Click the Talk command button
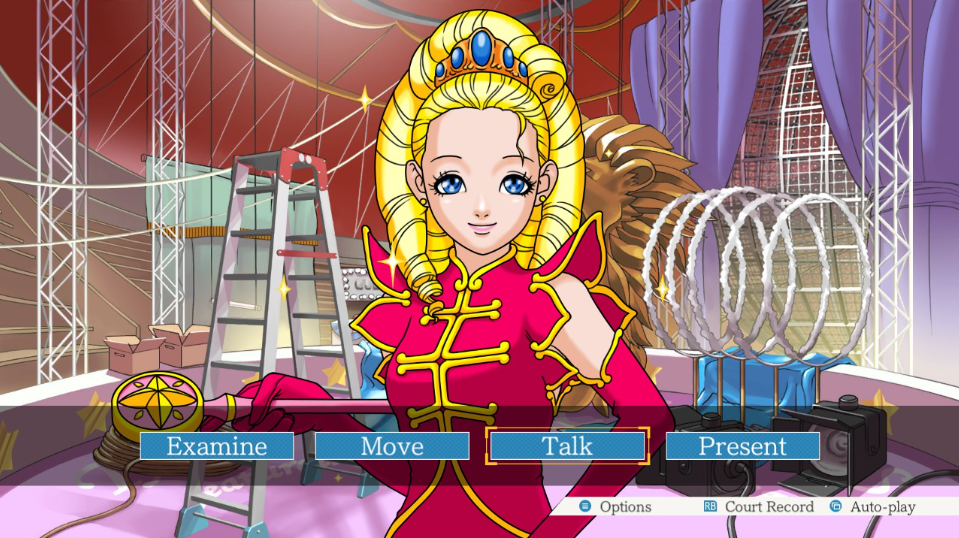The width and height of the screenshot is (959, 538). coord(567,446)
